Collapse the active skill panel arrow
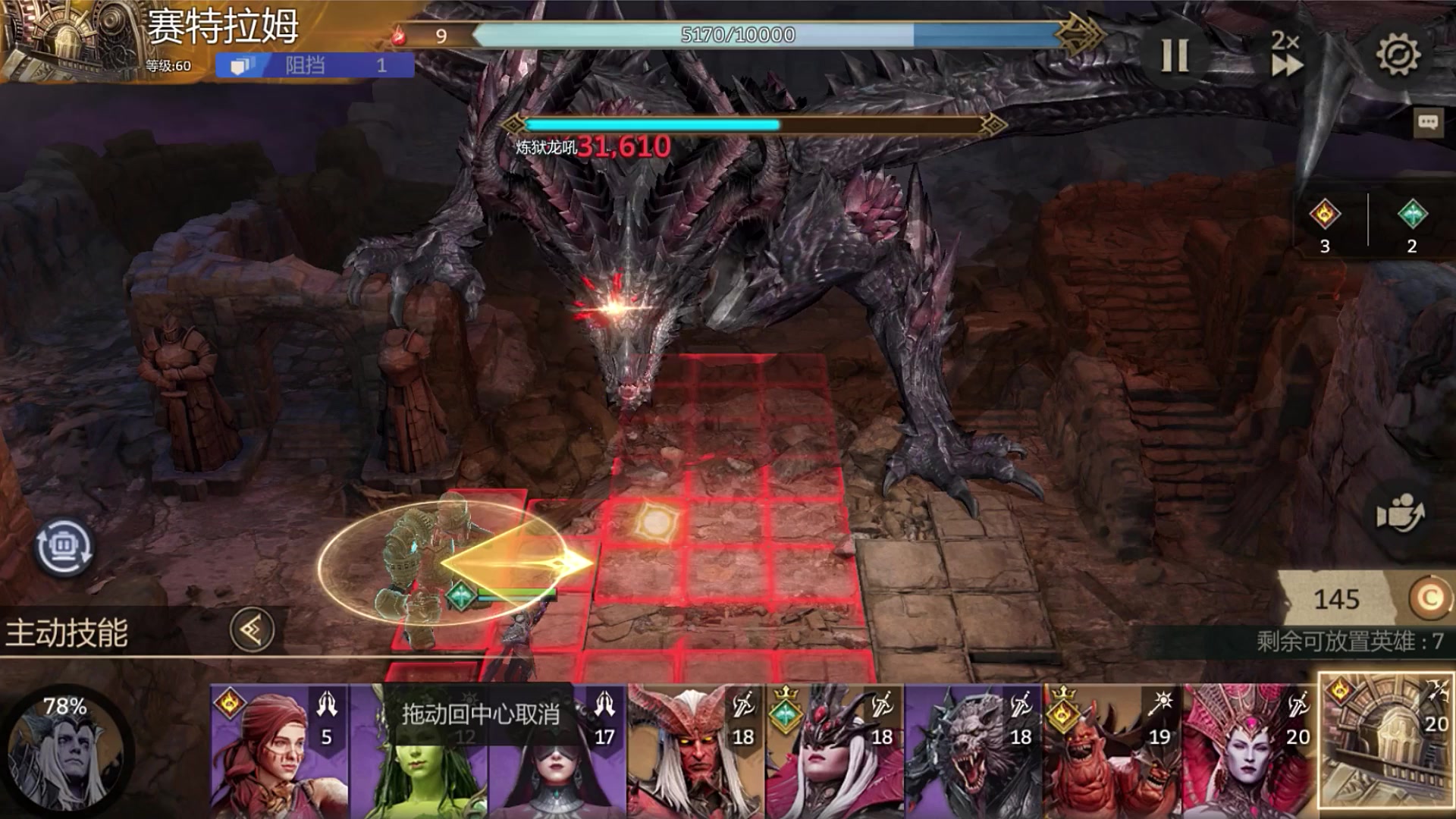This screenshot has width=1456, height=819. 252,629
